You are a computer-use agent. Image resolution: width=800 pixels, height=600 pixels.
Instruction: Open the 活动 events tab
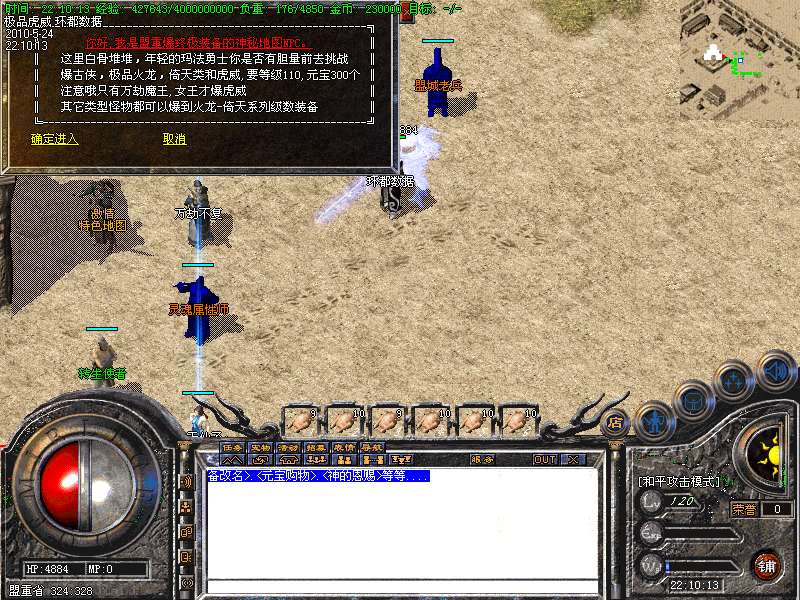click(x=289, y=447)
